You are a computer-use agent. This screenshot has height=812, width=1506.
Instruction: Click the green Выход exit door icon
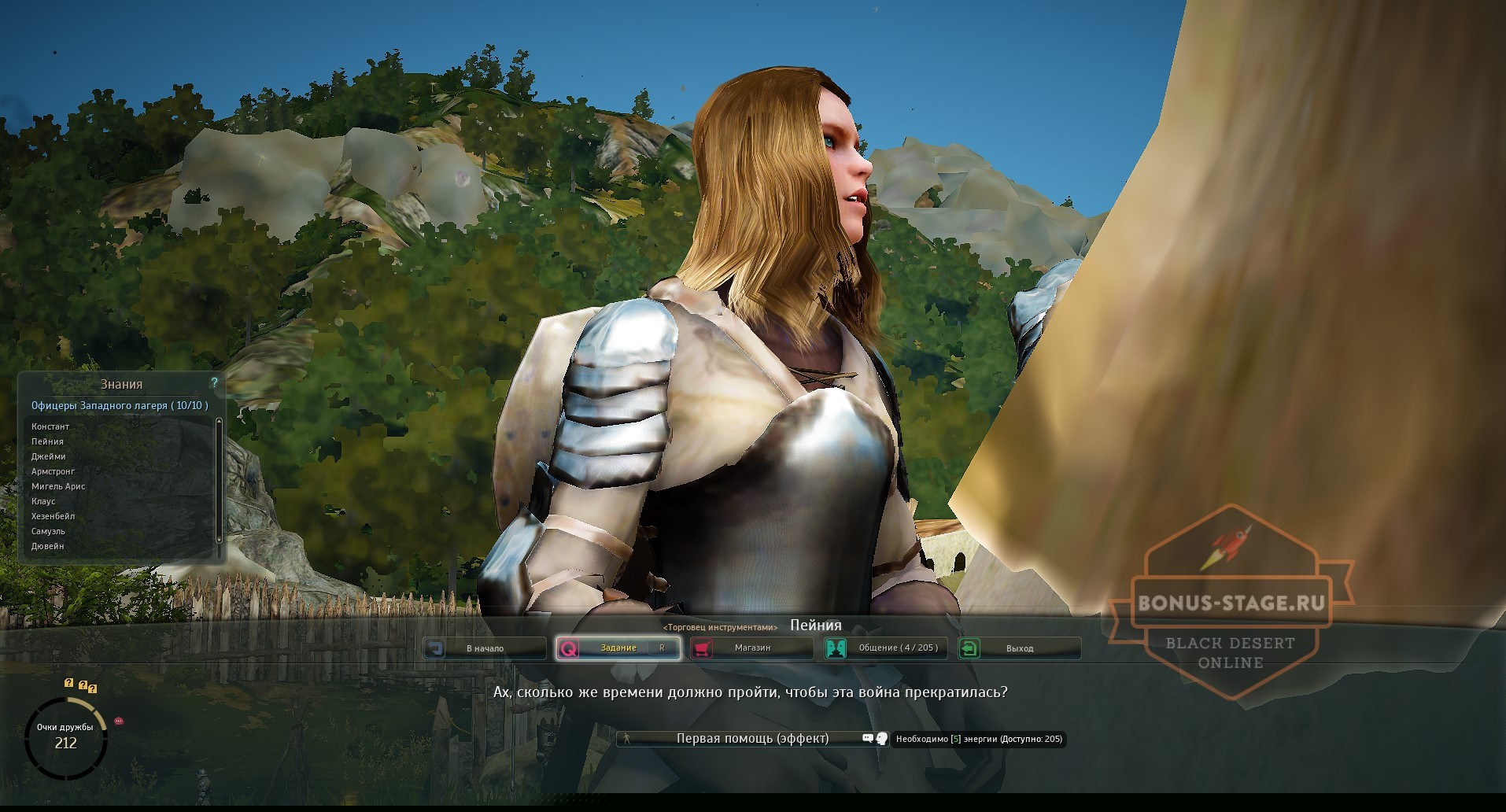click(x=970, y=648)
